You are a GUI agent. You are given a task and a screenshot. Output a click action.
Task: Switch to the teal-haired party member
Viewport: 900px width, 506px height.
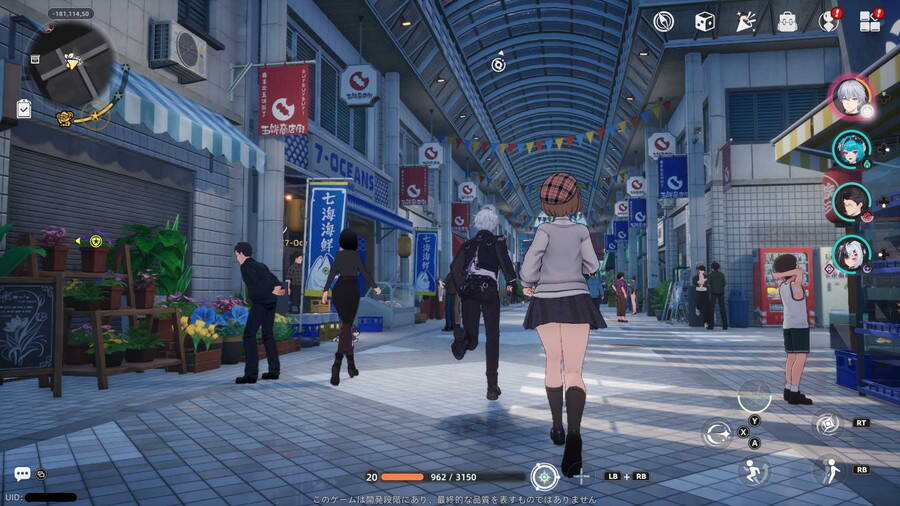point(851,150)
